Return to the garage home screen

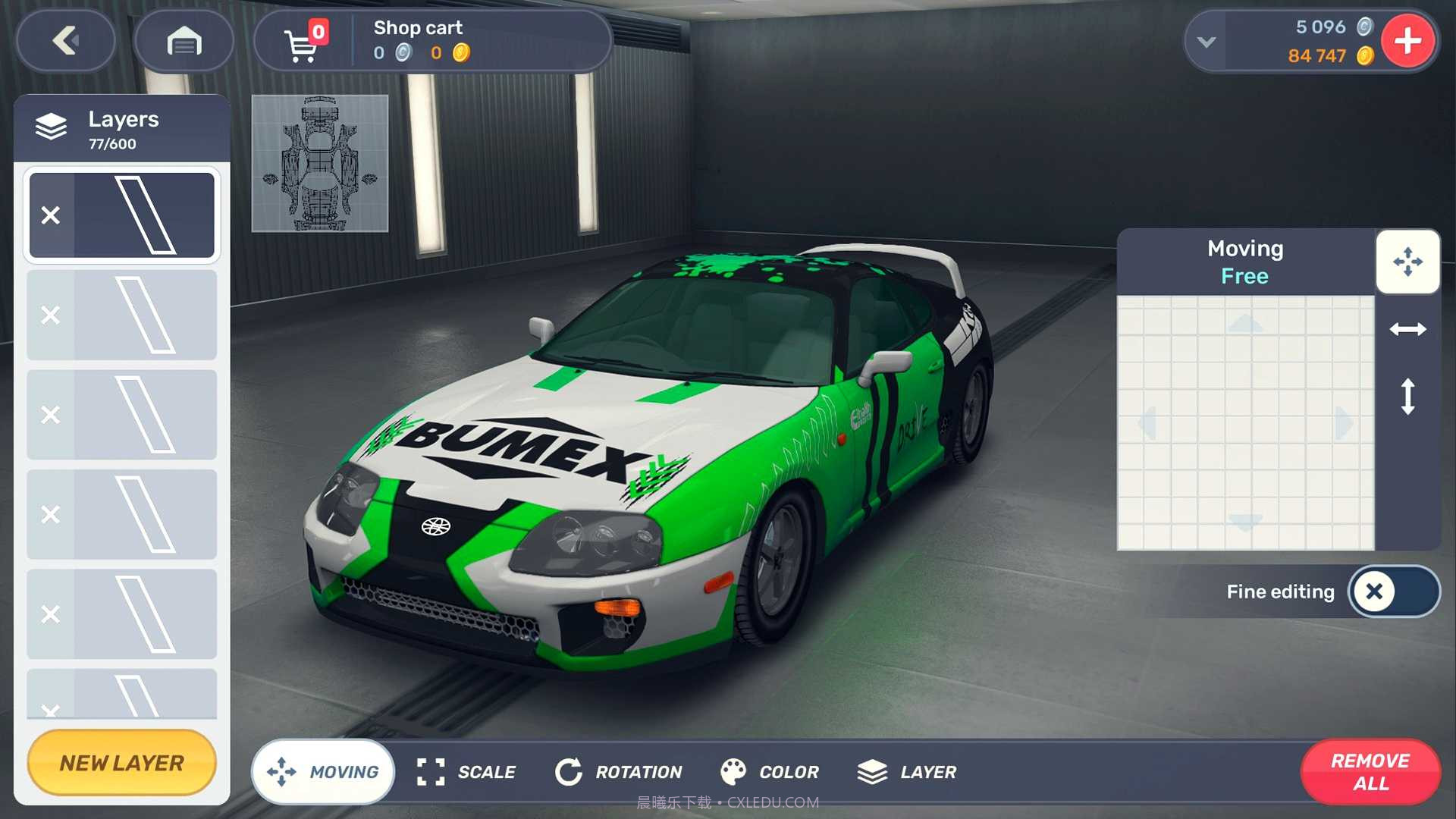pyautogui.click(x=184, y=41)
